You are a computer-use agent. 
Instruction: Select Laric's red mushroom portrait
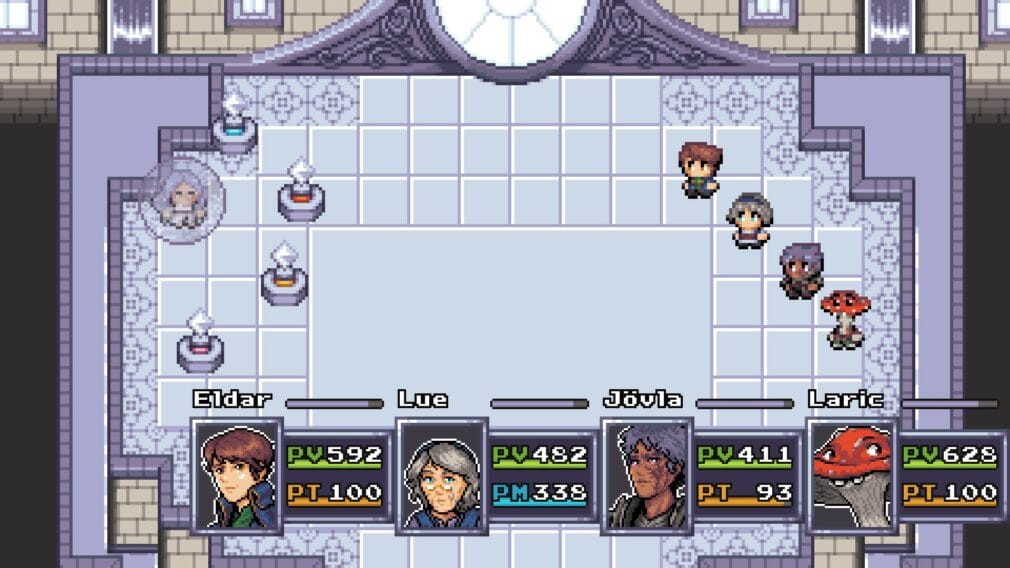coord(852,474)
